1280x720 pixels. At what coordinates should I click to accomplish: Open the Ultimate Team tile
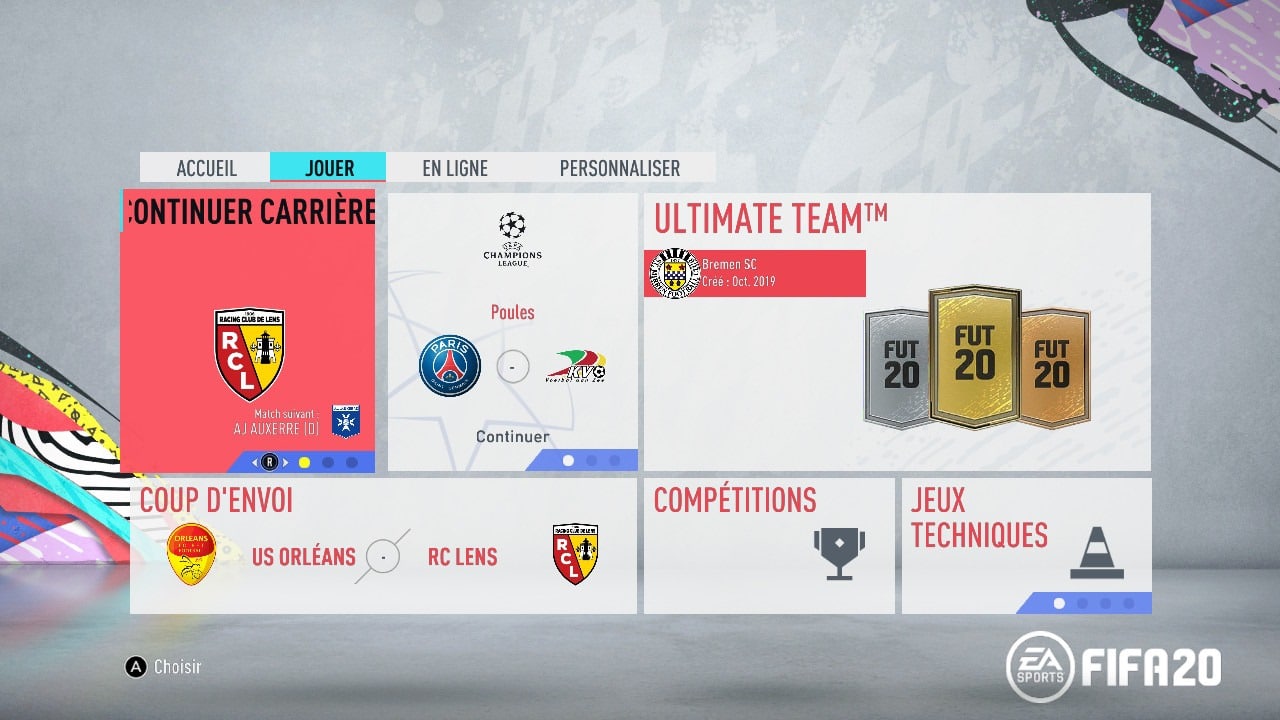pos(897,332)
